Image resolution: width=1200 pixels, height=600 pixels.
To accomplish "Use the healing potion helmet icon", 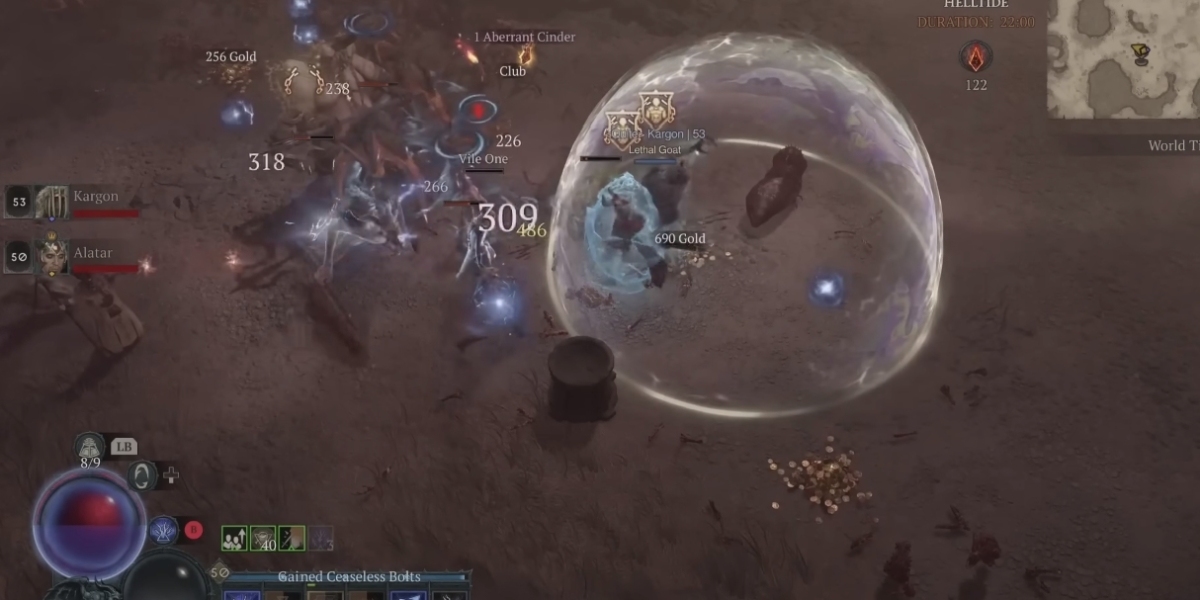I will click(x=90, y=447).
